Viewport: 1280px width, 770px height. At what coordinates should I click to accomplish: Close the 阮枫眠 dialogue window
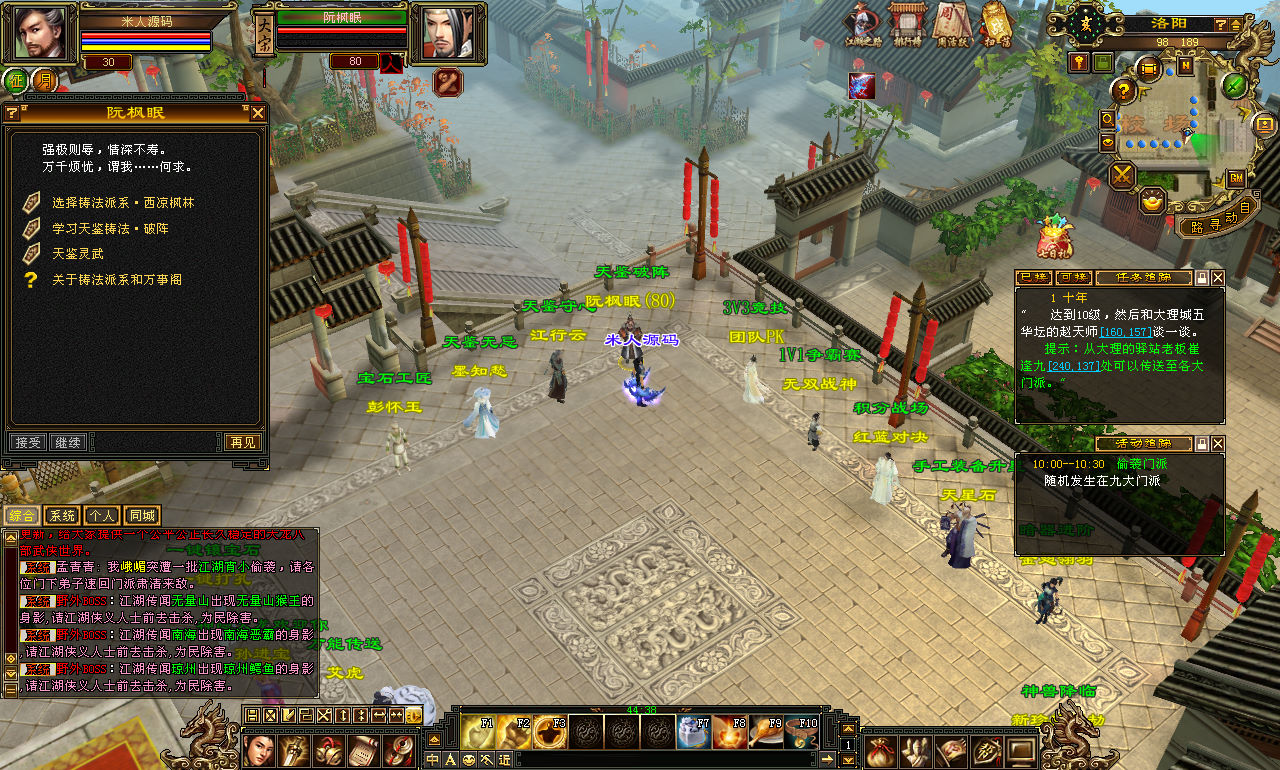pos(258,113)
